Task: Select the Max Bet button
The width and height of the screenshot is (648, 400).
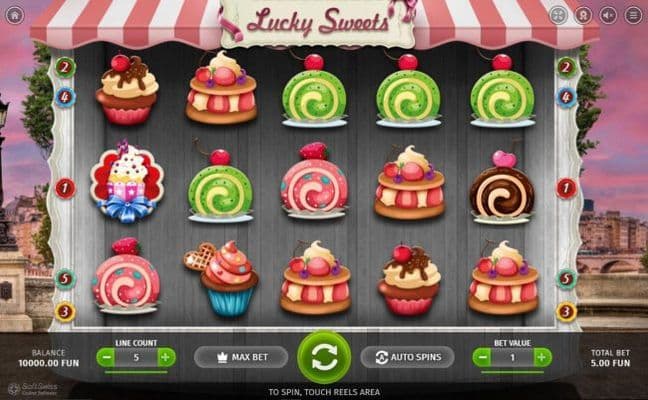Action: pyautogui.click(x=240, y=357)
